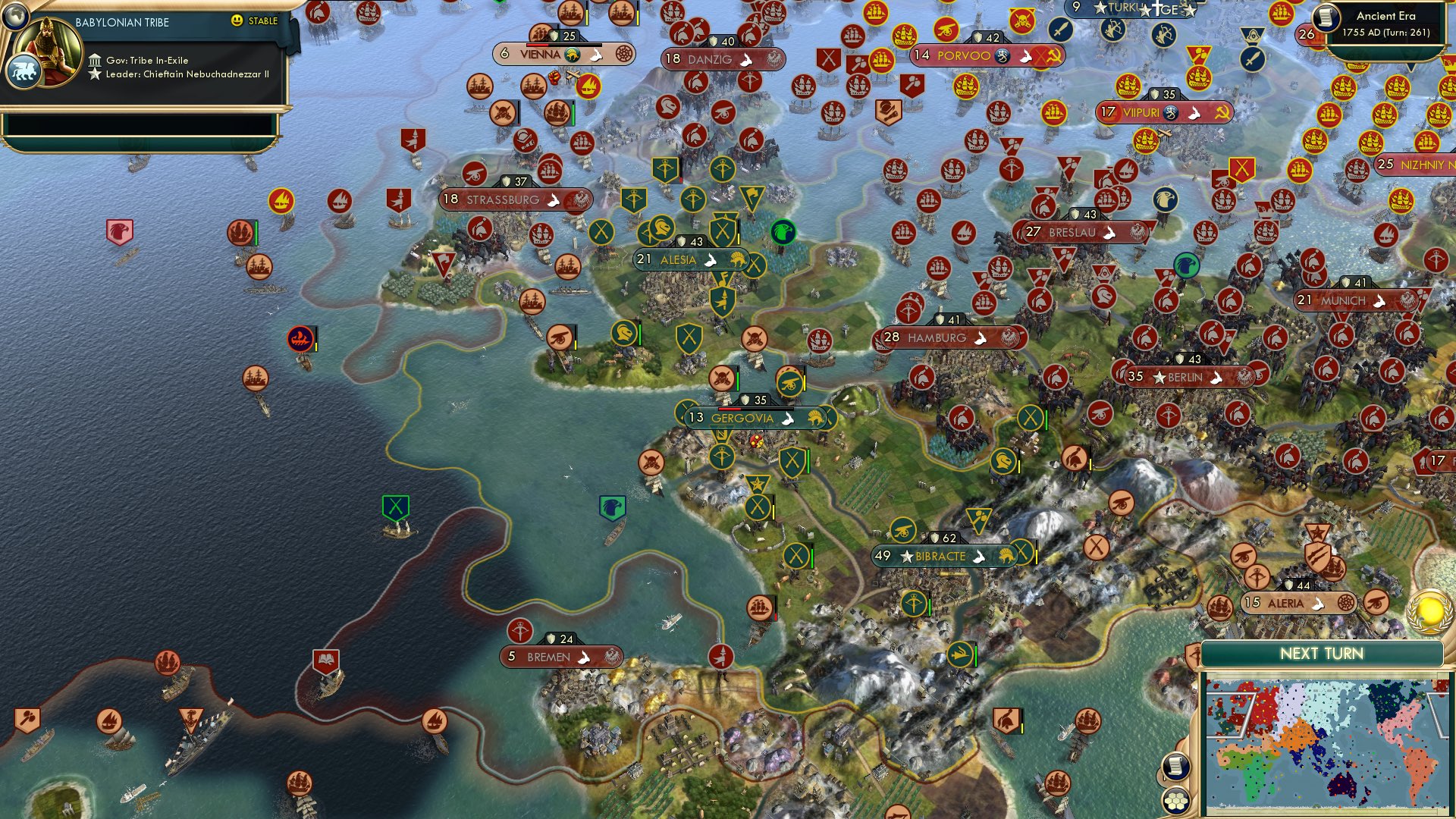Open Hamburg by clicking its city banner
The height and width of the screenshot is (819, 1456).
[951, 338]
